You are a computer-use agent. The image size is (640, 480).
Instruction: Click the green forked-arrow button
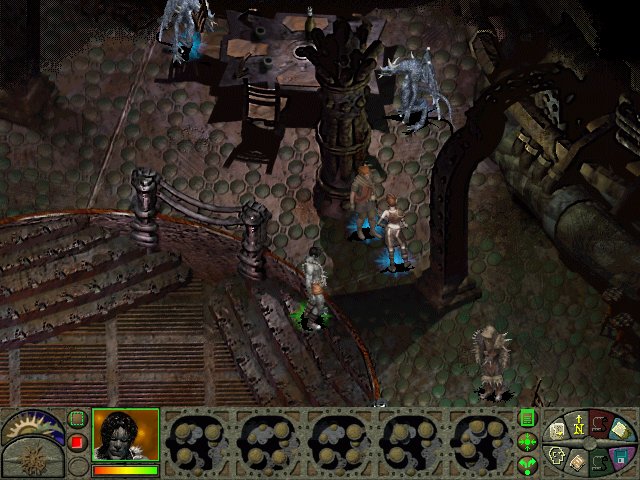pyautogui.click(x=527, y=464)
